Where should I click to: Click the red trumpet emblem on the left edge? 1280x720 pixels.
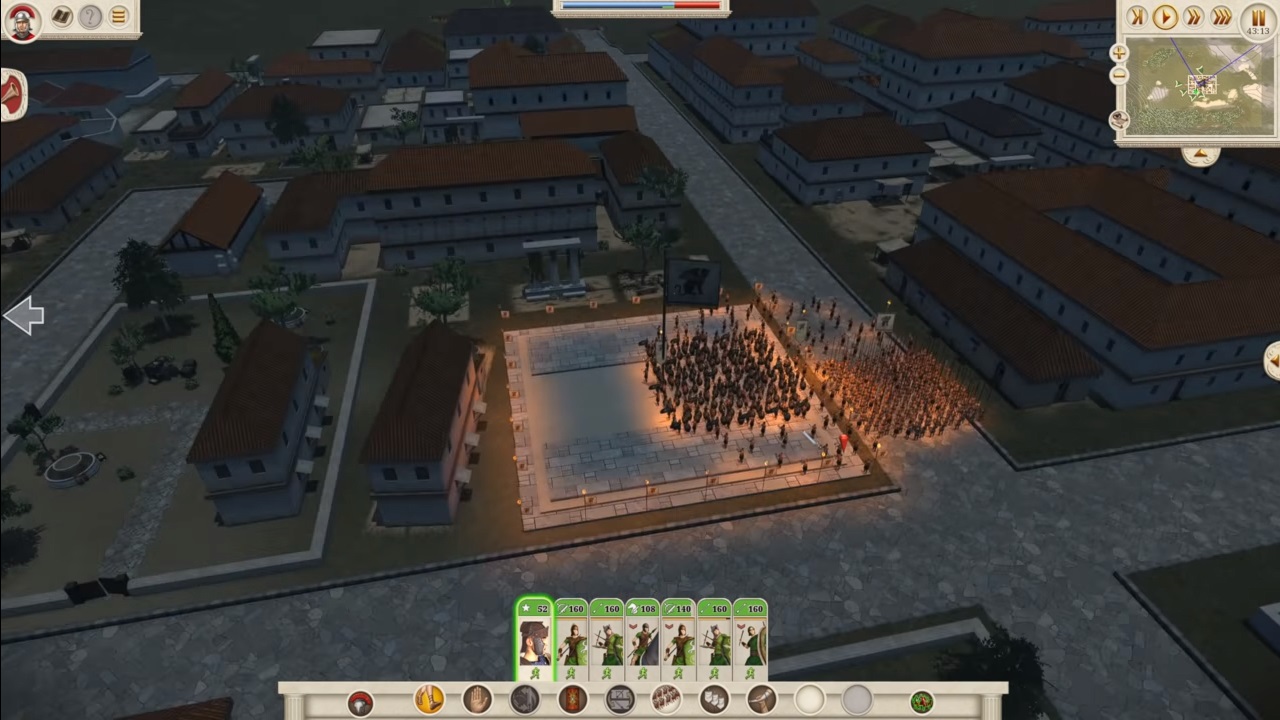pyautogui.click(x=8, y=97)
